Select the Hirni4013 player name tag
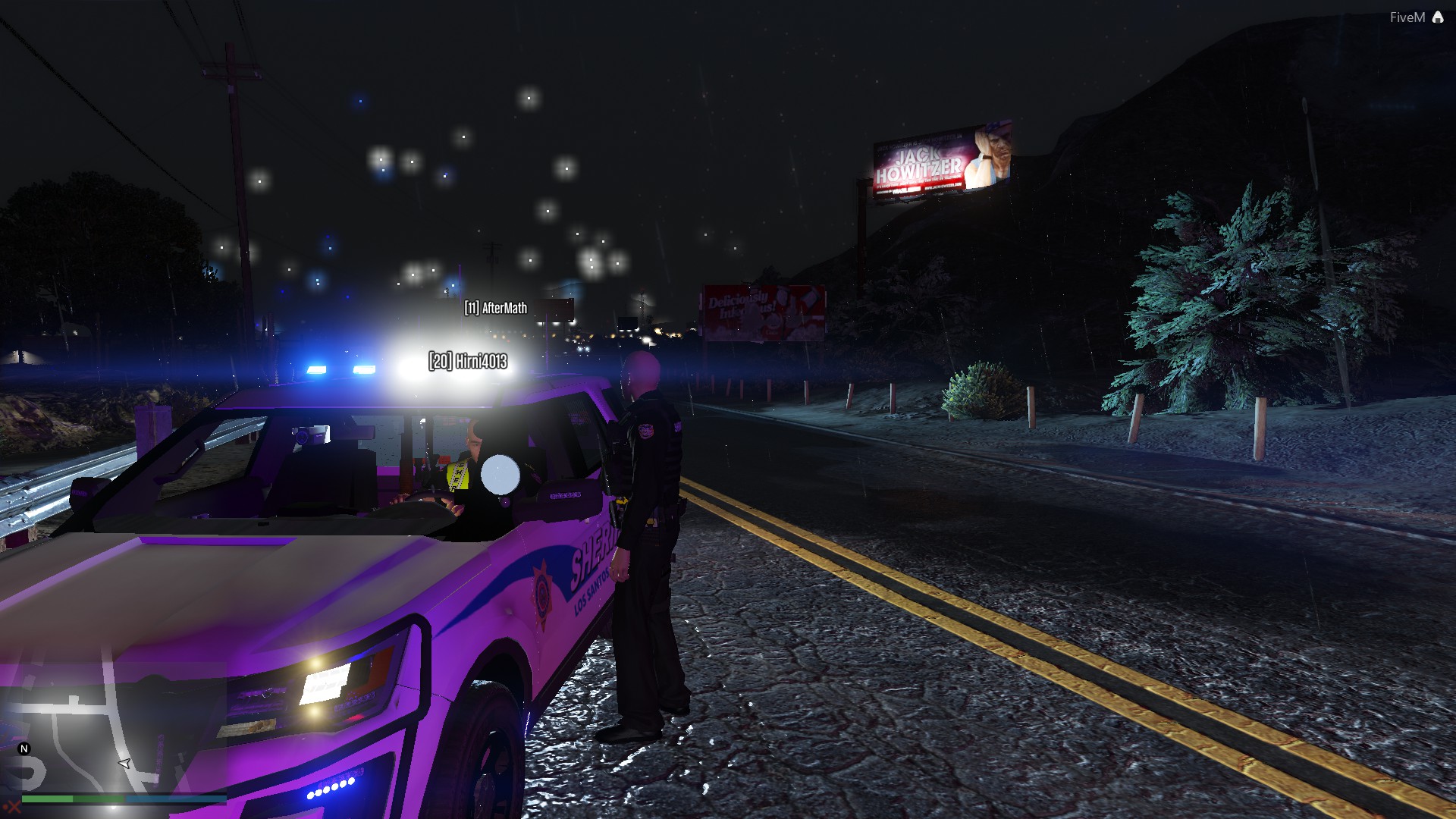 click(468, 361)
